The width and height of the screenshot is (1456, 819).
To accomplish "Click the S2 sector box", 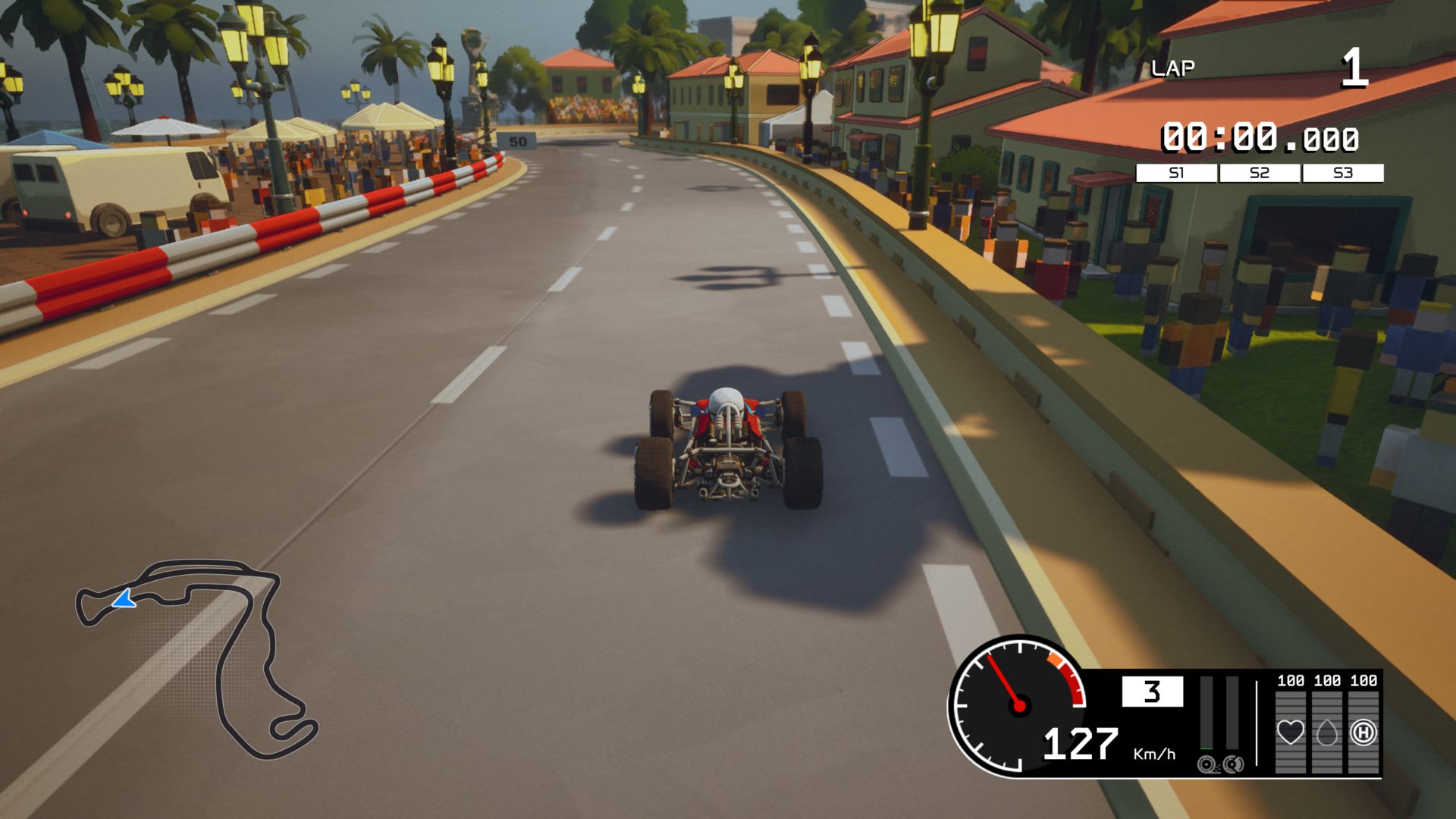I will [1260, 173].
